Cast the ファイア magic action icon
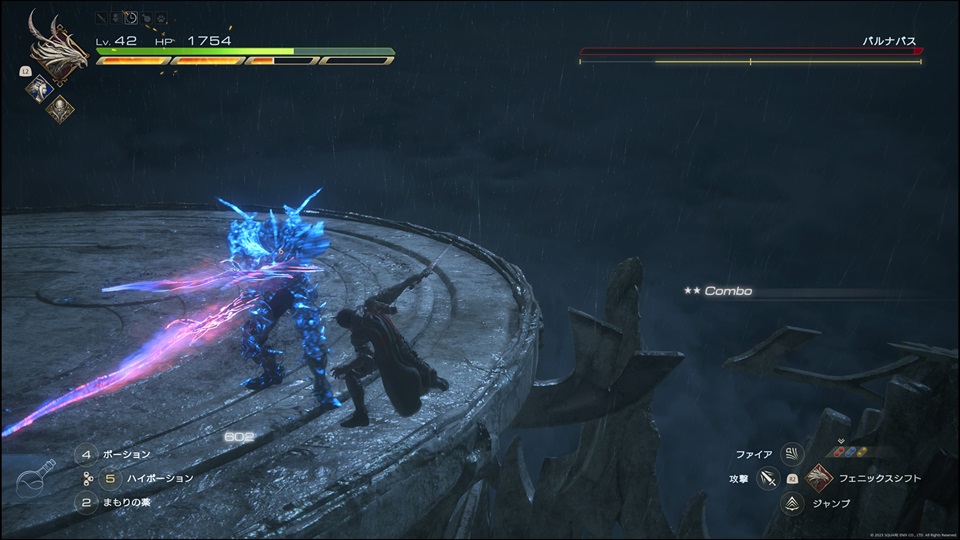 [793, 454]
